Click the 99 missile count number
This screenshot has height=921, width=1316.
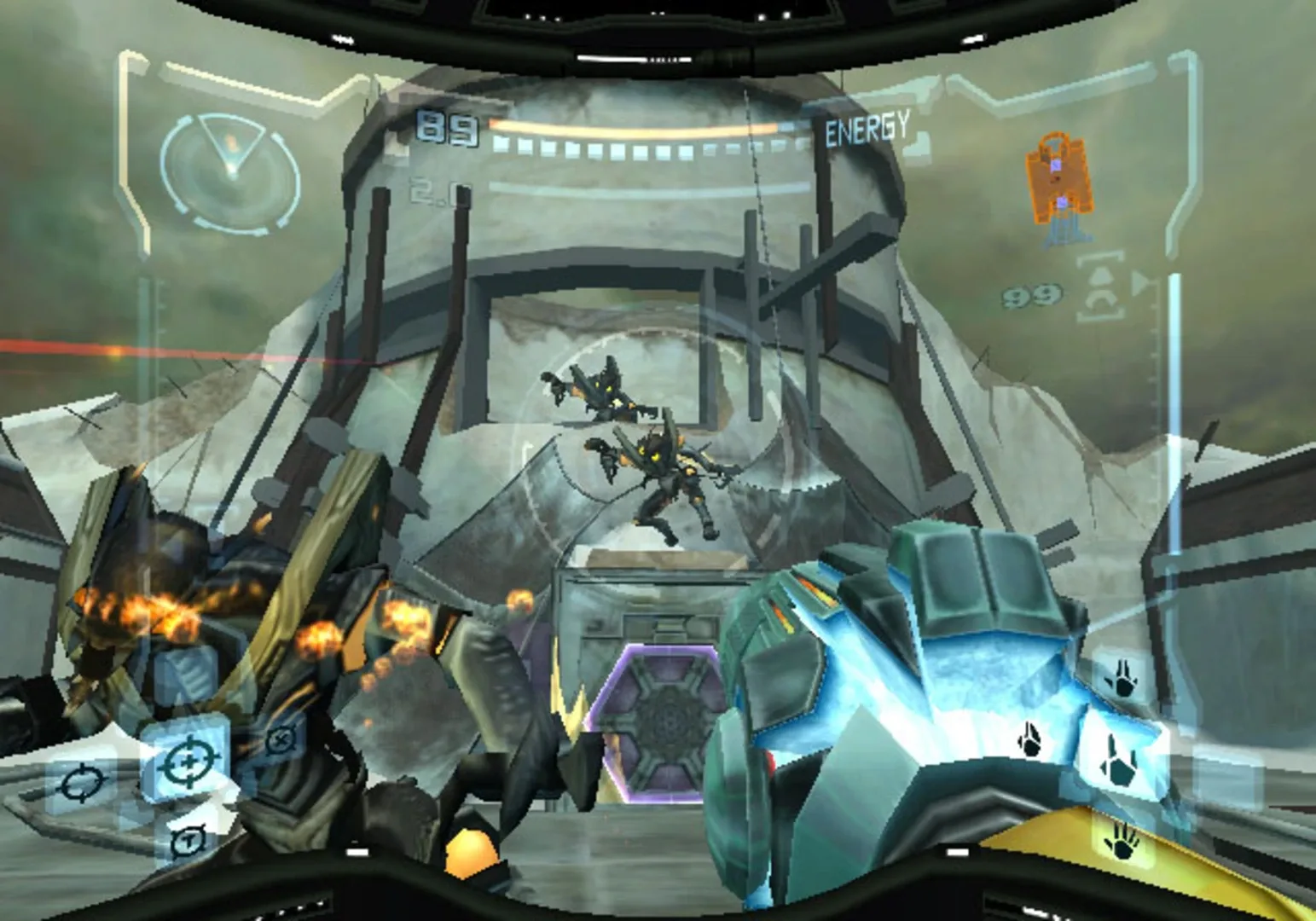pyautogui.click(x=1033, y=293)
